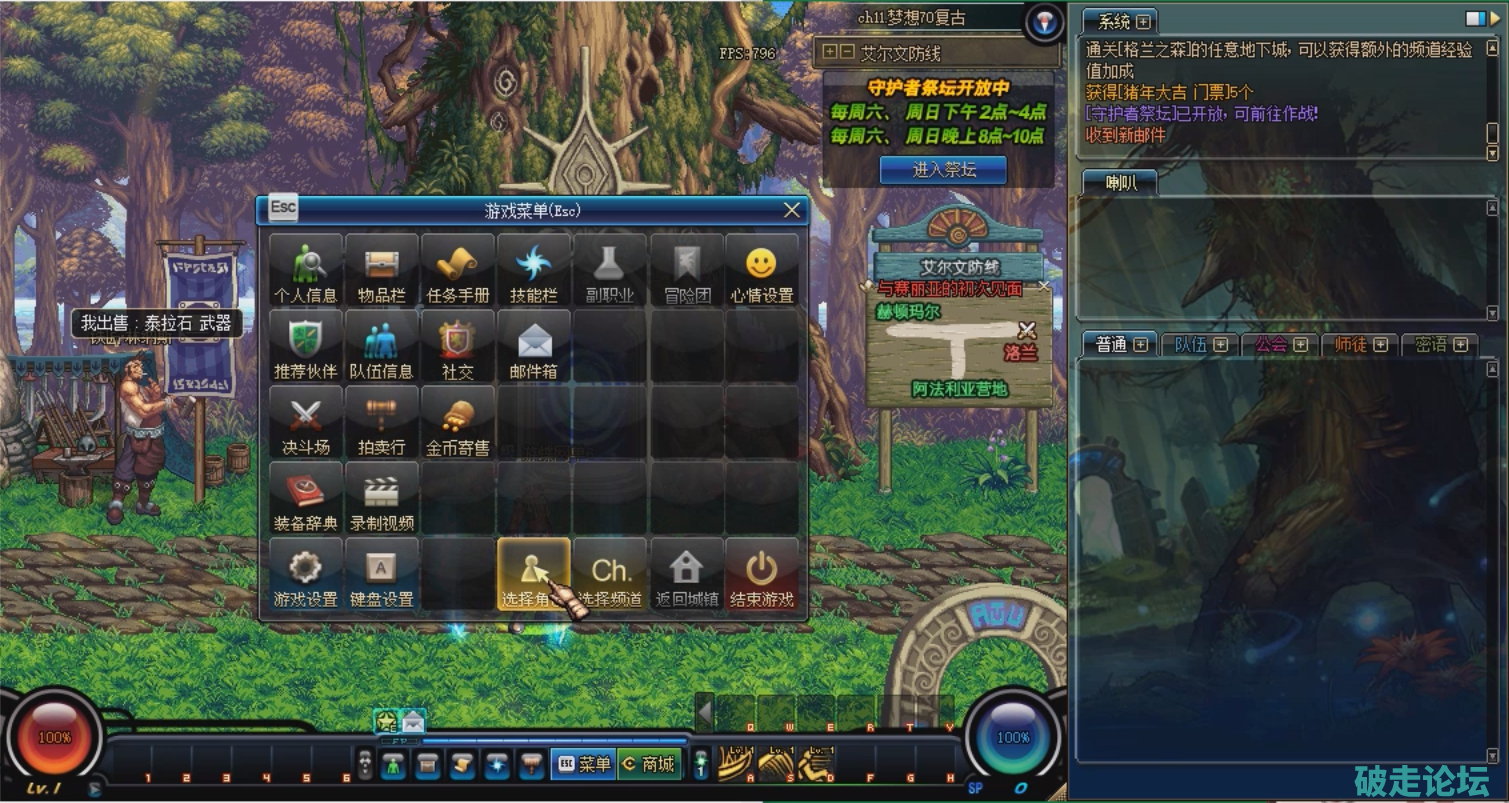Viewport: 1509px width, 803px height.
Task: Click 返回城镇 return to town
Action: tap(686, 575)
